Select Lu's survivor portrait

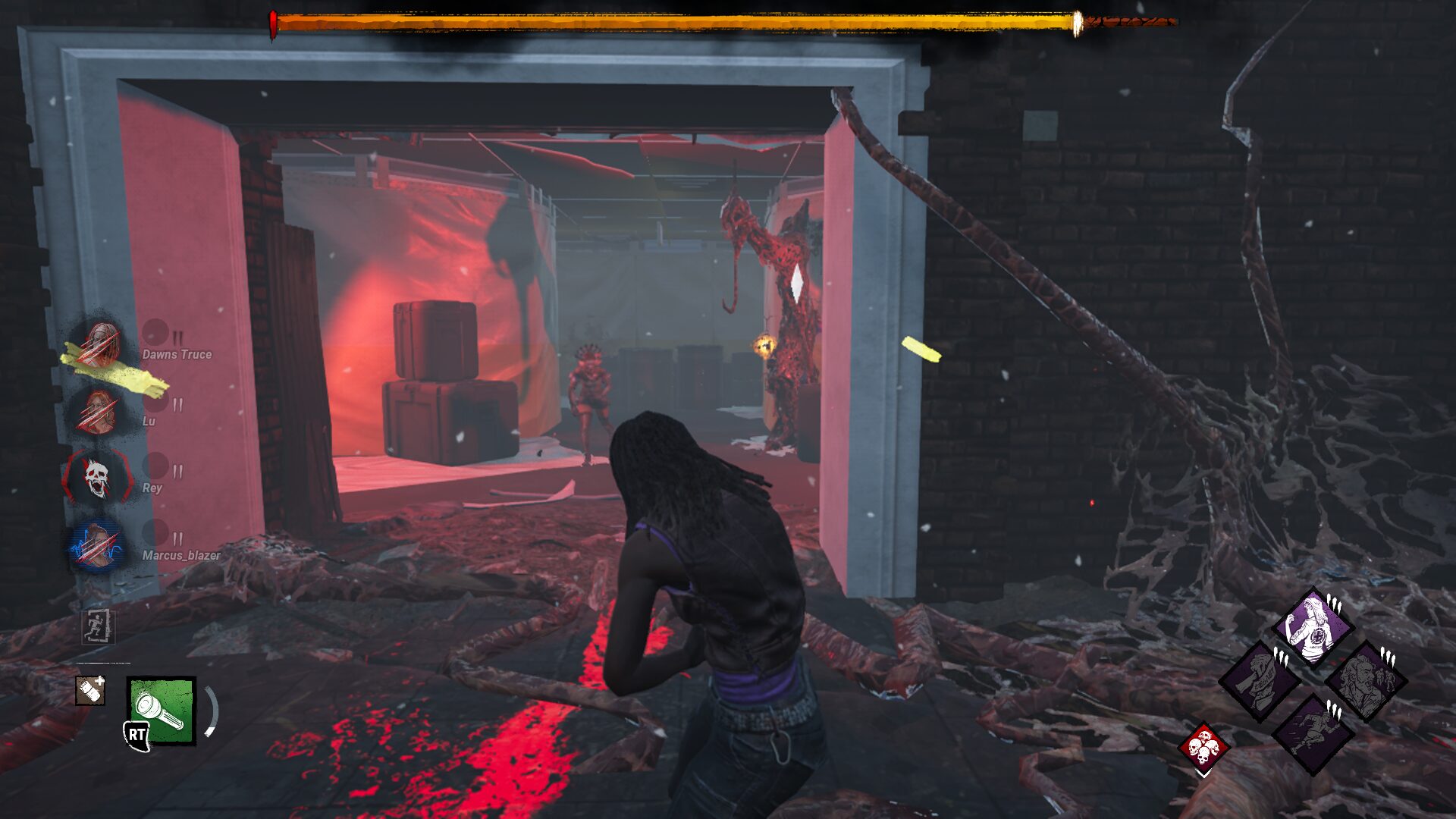[x=98, y=412]
